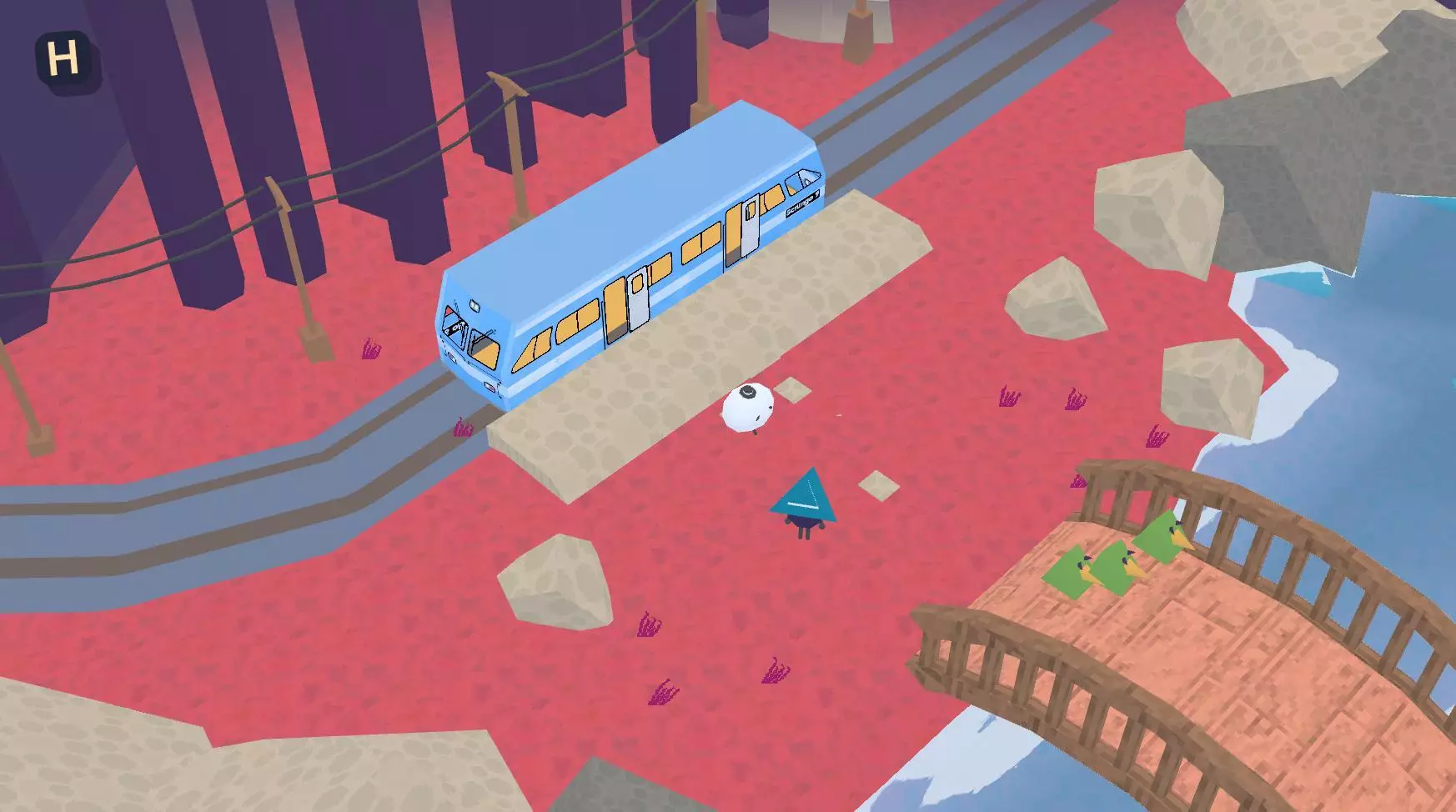Click the H key prompt badge
Screen dimensions: 1456x812
[x=67, y=56]
